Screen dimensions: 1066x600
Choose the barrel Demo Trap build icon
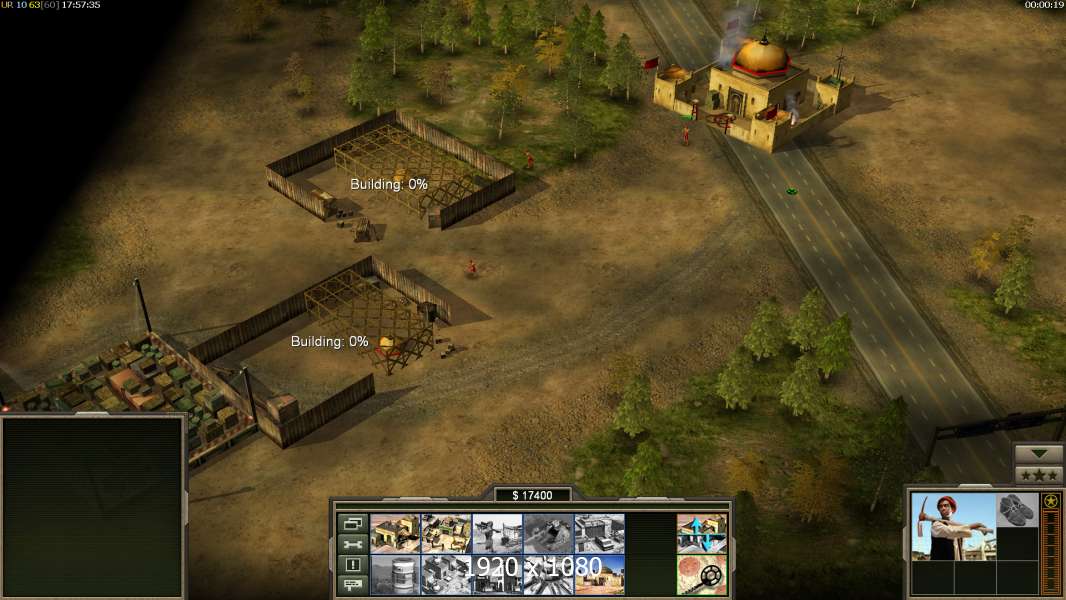pyautogui.click(x=395, y=575)
